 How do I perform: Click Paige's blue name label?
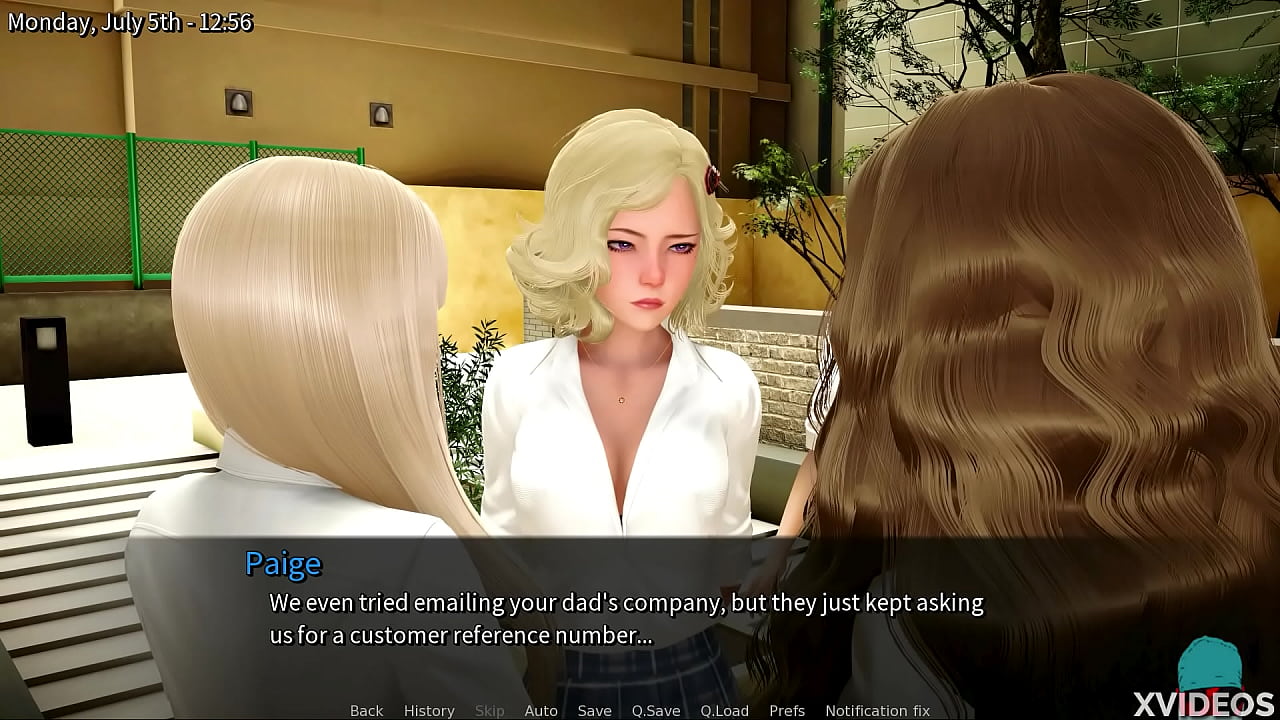click(x=284, y=564)
